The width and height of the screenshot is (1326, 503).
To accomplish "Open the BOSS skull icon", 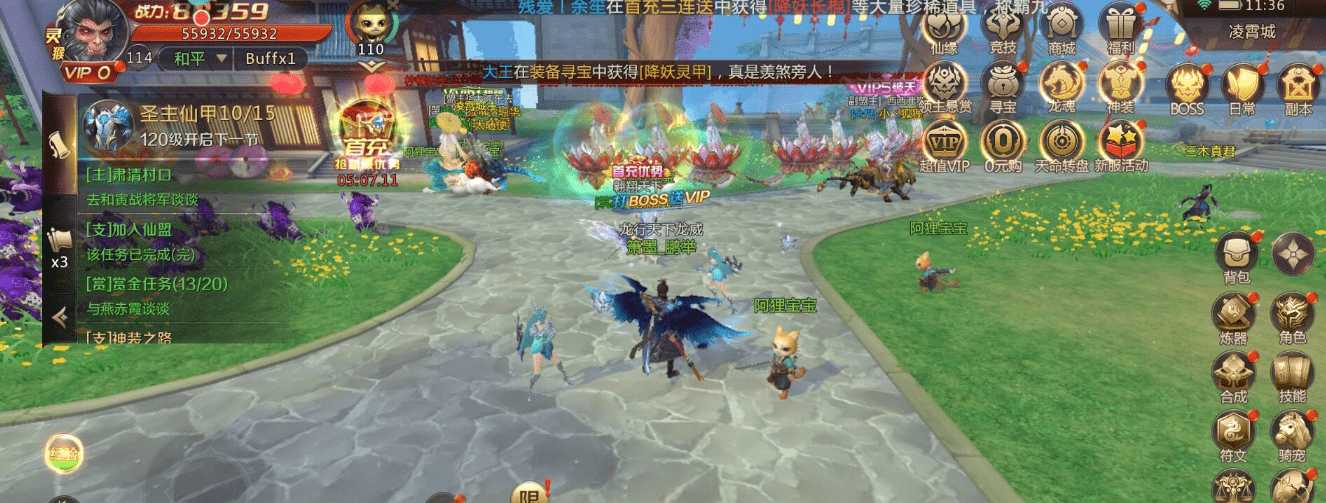I will (x=1186, y=87).
